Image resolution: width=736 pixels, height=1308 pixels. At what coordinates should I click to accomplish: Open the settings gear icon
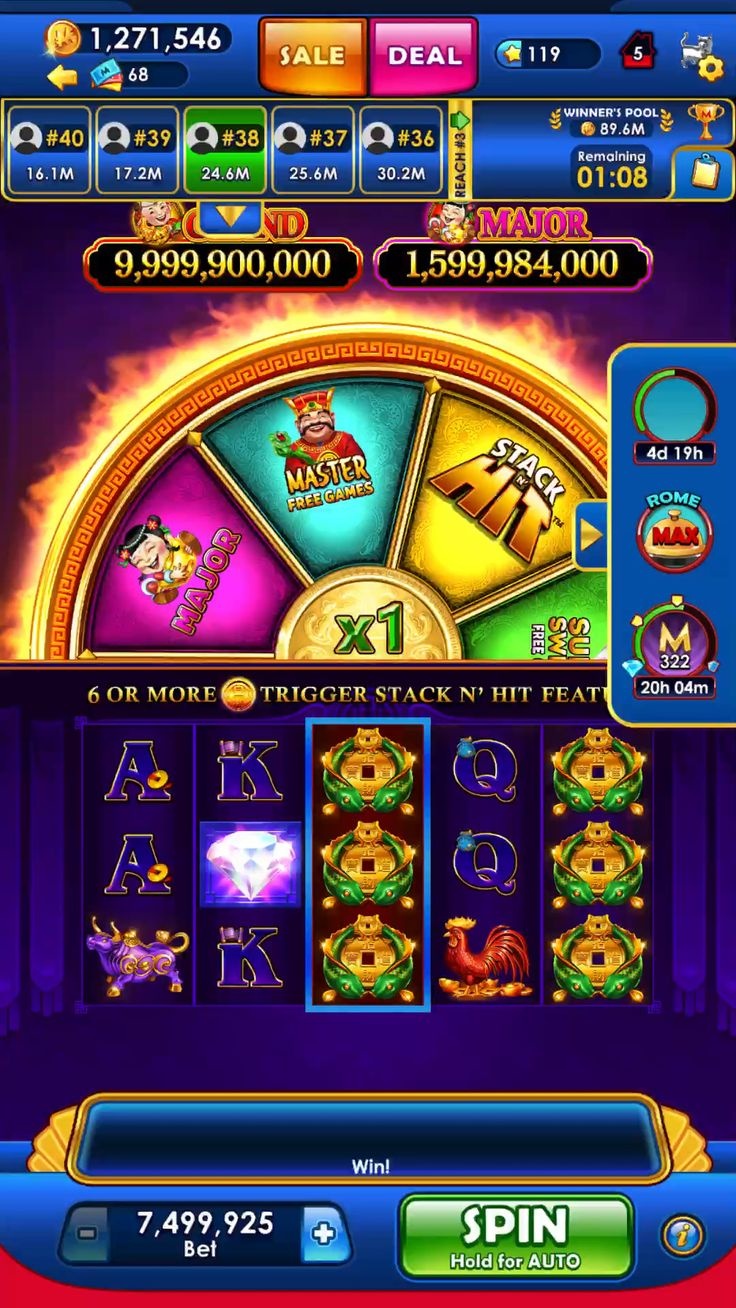click(x=709, y=68)
